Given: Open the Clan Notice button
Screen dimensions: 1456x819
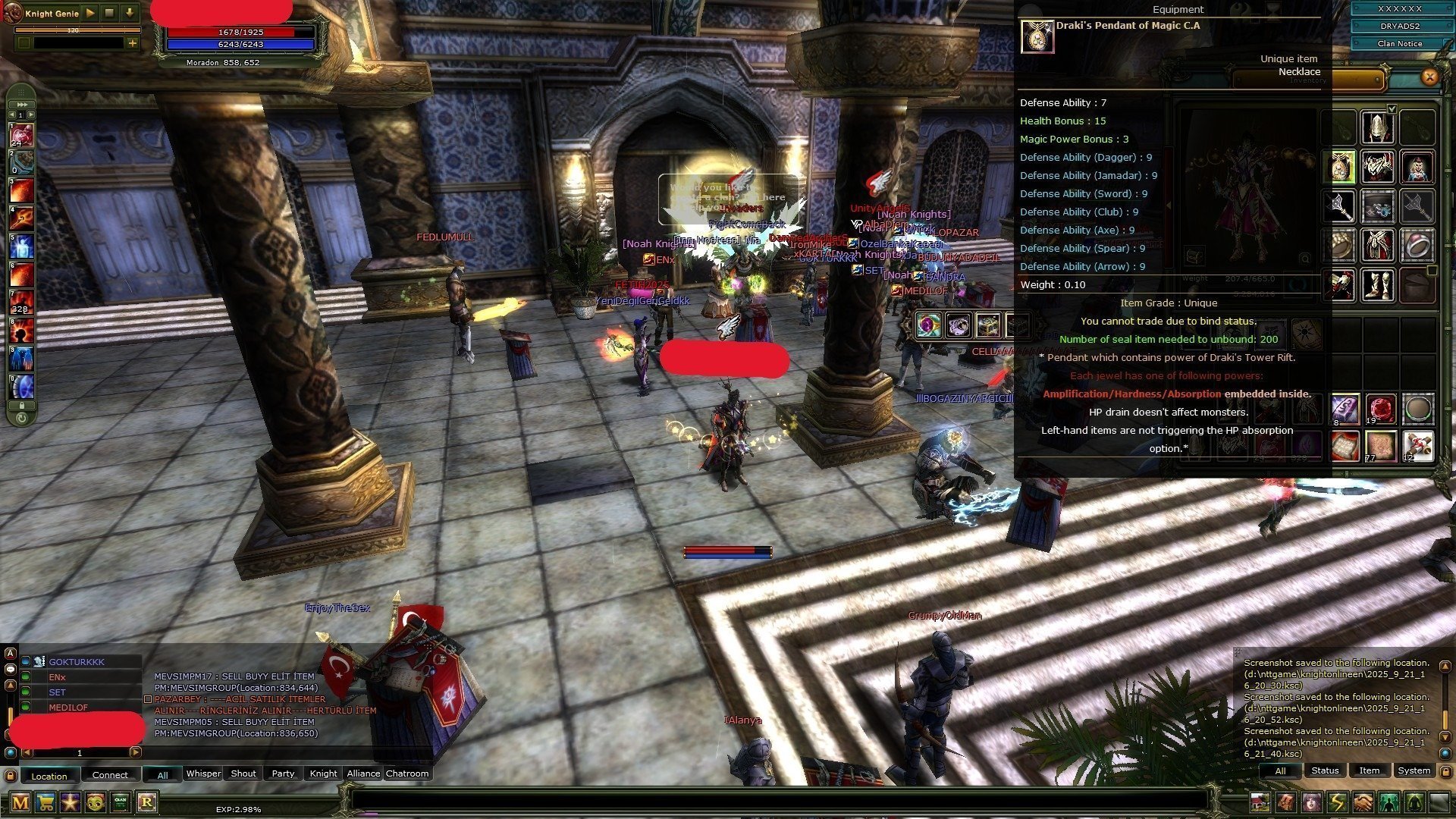Looking at the screenshot, I should point(1399,44).
